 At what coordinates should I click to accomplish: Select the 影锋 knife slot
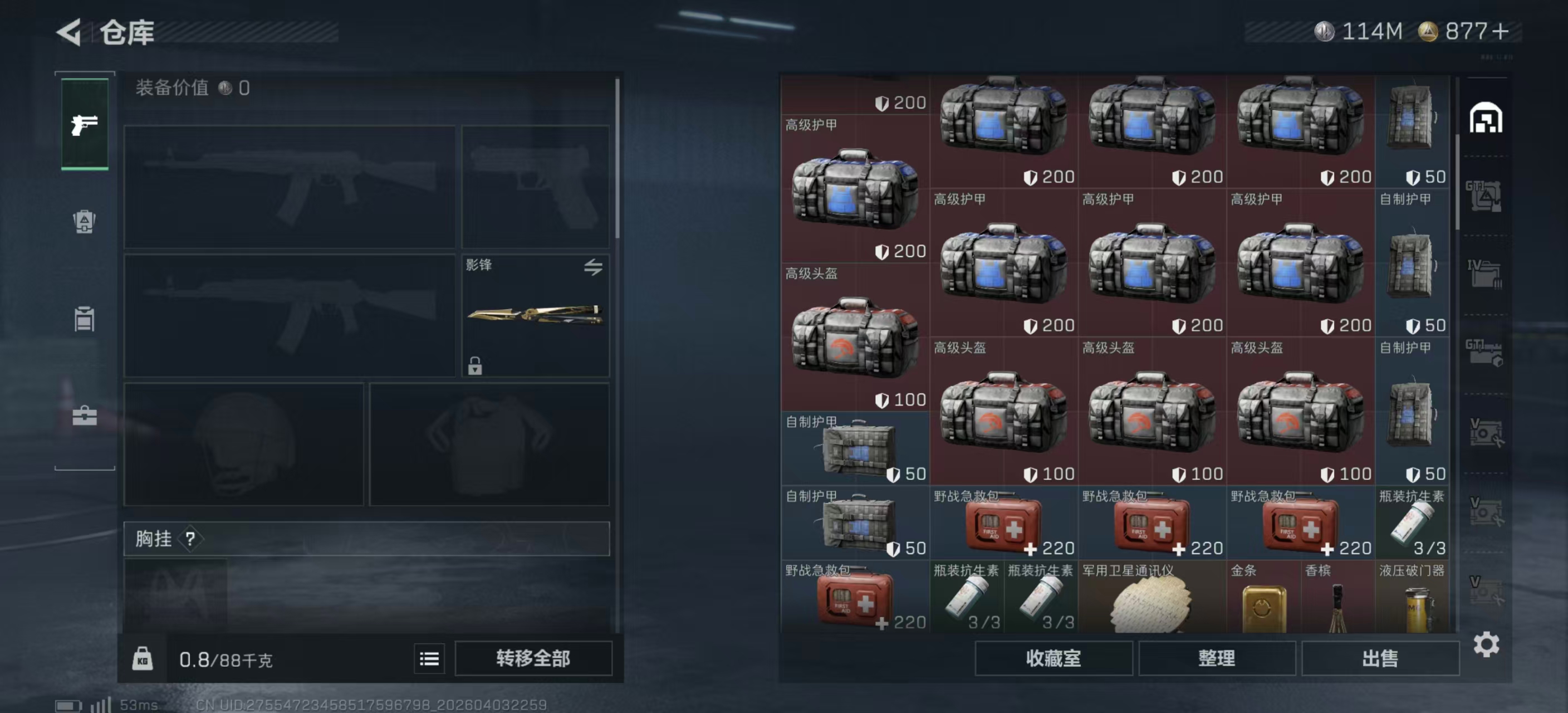pyautogui.click(x=535, y=315)
